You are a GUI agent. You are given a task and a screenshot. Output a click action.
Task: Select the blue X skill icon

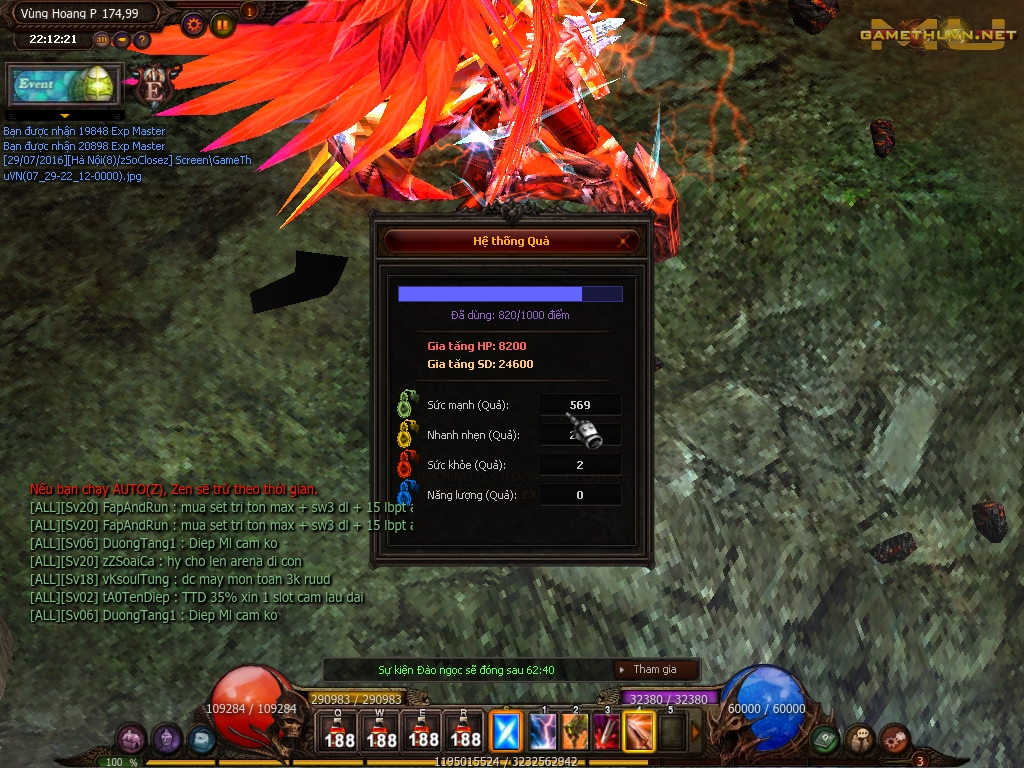click(x=507, y=732)
